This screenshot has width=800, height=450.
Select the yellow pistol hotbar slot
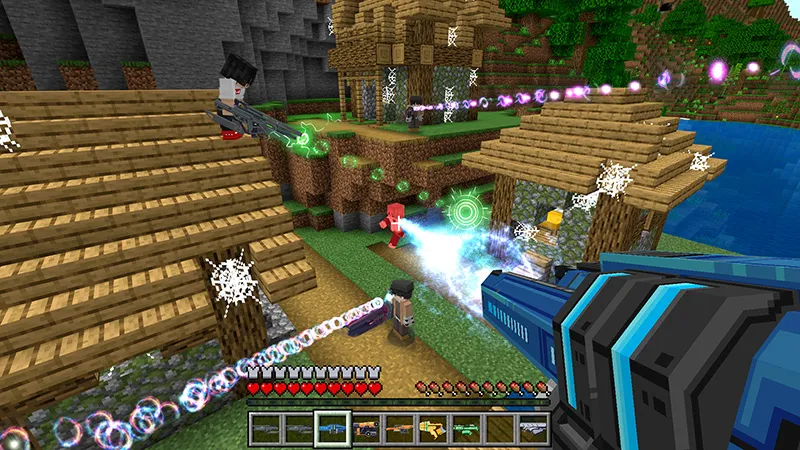click(x=431, y=428)
